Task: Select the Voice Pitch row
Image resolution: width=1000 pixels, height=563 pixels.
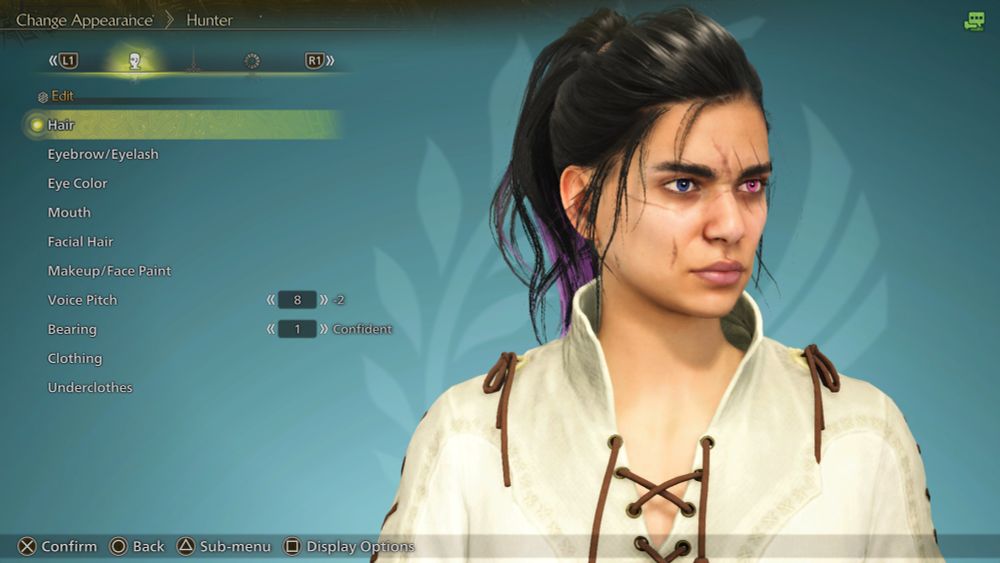Action: (x=82, y=300)
